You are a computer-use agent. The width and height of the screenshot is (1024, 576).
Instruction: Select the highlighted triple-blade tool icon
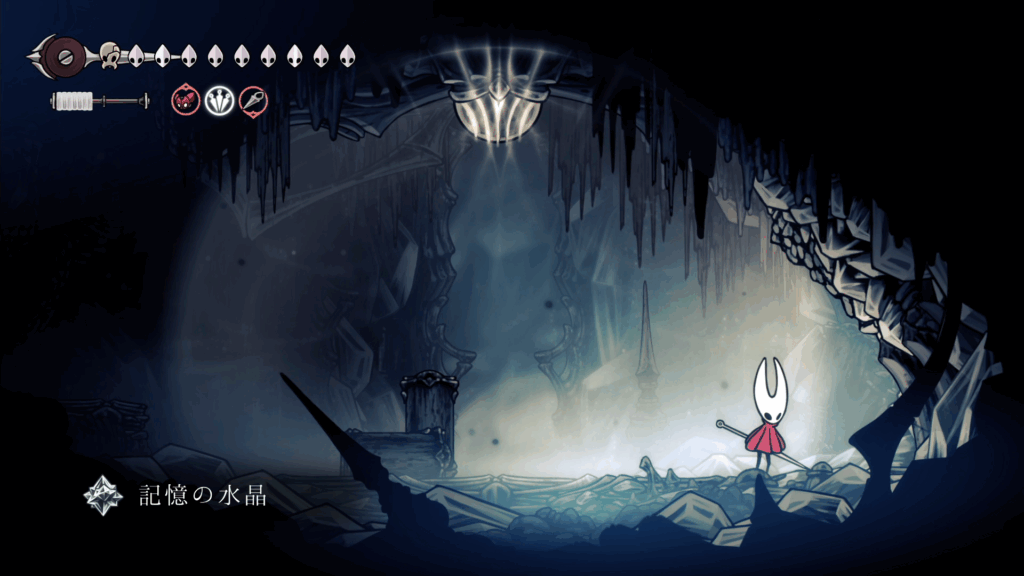pyautogui.click(x=219, y=99)
